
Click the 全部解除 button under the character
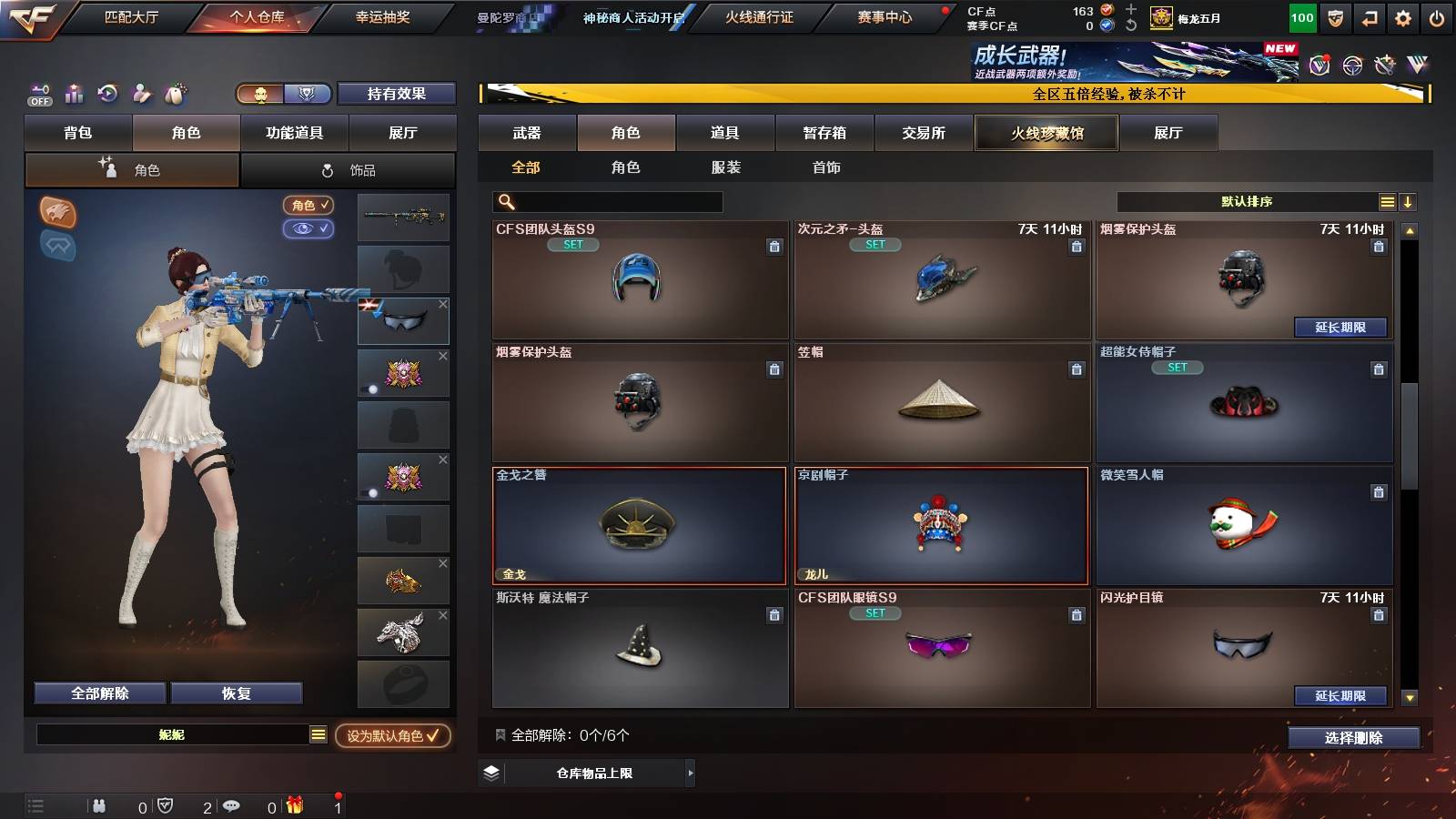[99, 693]
